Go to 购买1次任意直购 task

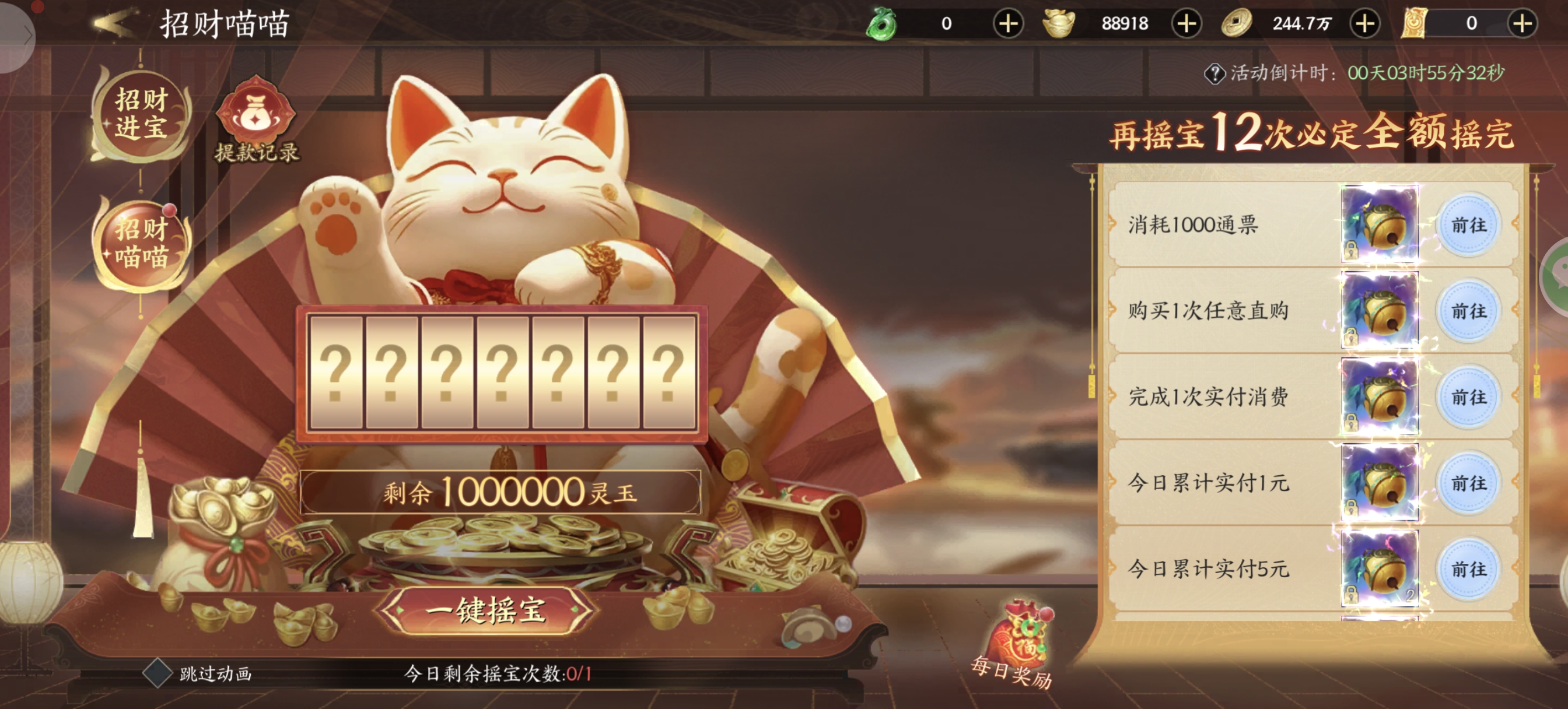click(1468, 311)
